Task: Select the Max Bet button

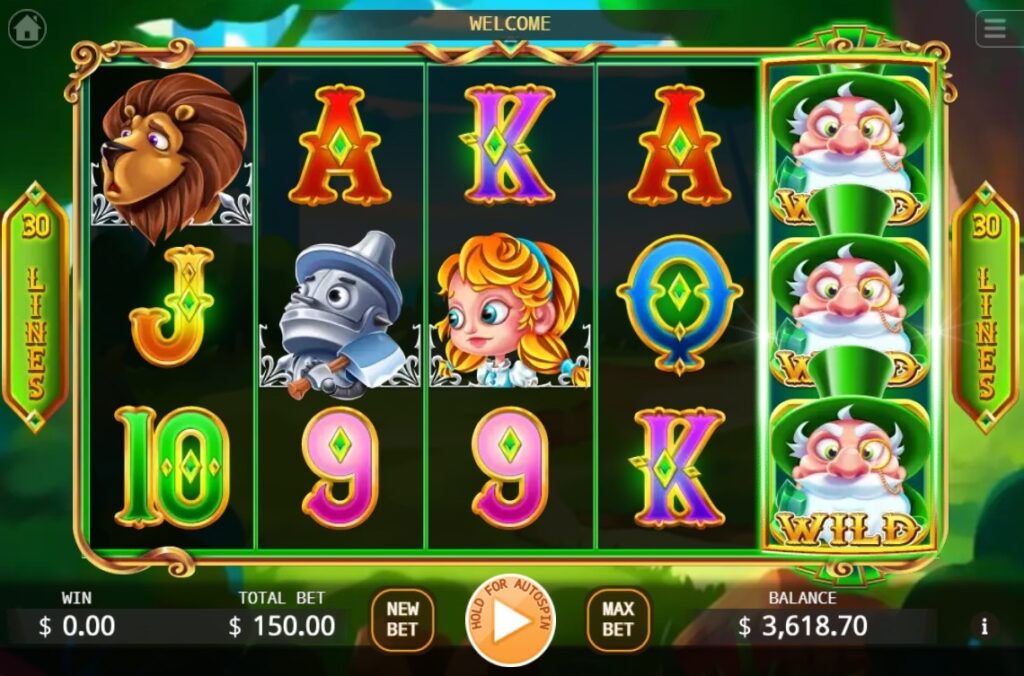Action: [x=617, y=619]
